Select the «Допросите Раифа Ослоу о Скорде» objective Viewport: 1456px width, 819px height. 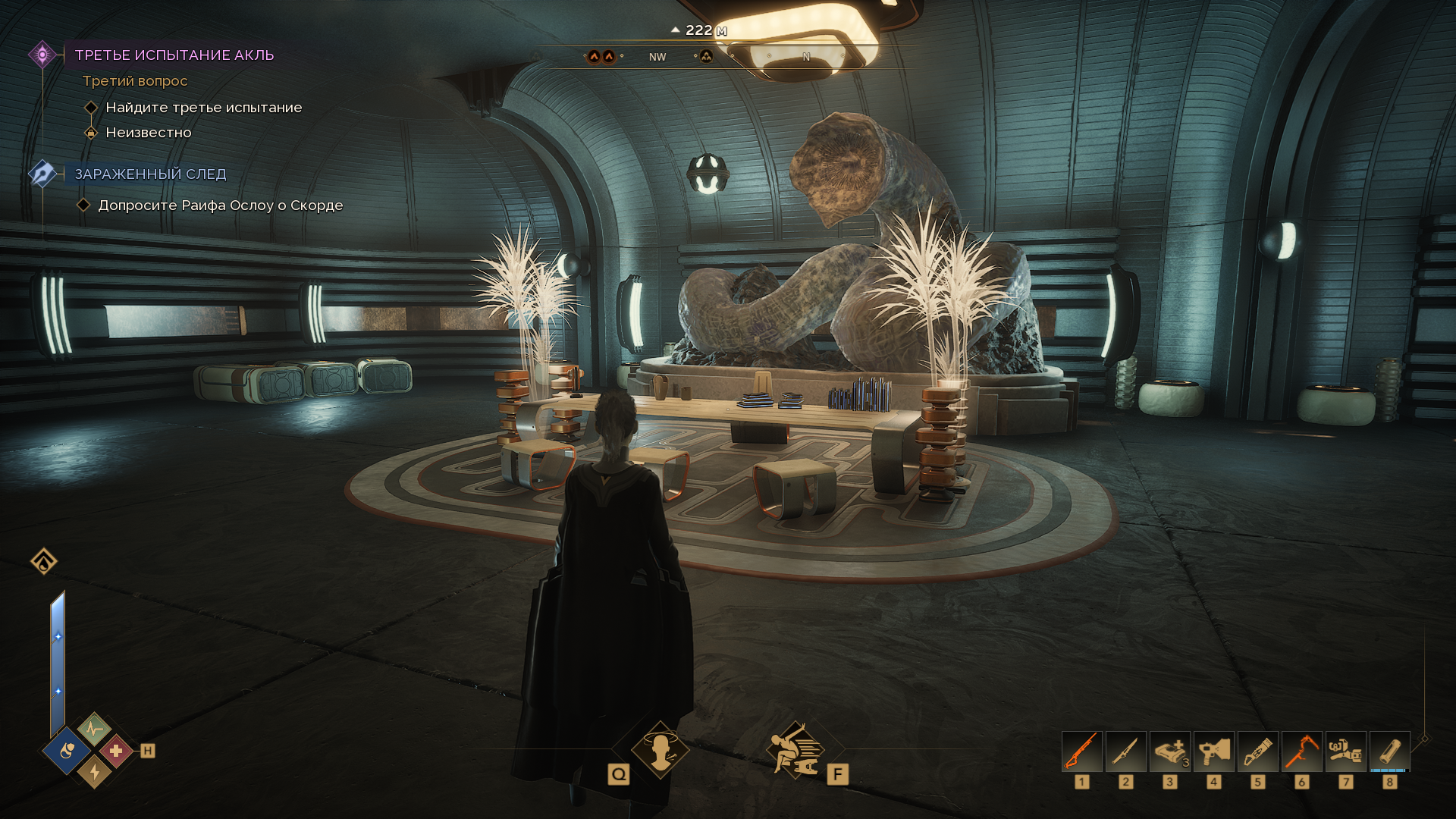coord(220,206)
